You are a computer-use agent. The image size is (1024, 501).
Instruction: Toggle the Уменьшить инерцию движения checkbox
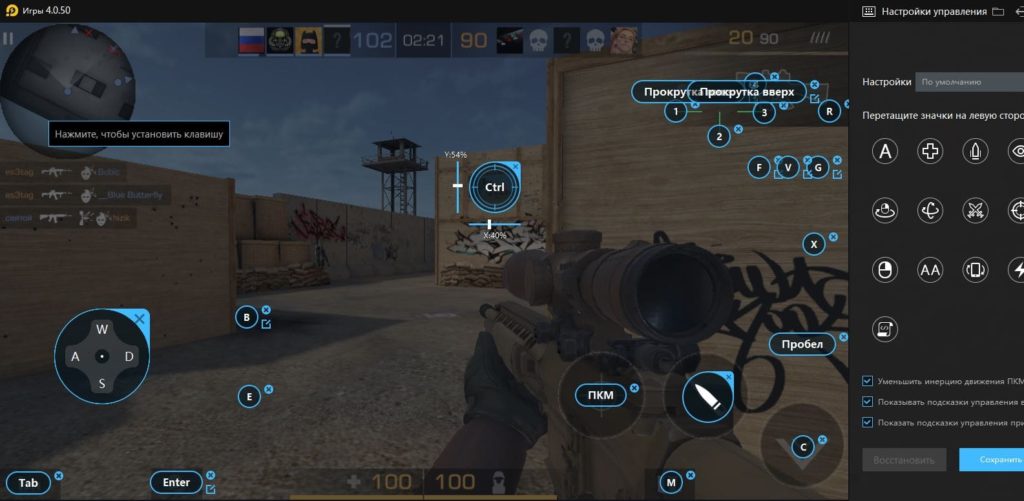(x=867, y=381)
